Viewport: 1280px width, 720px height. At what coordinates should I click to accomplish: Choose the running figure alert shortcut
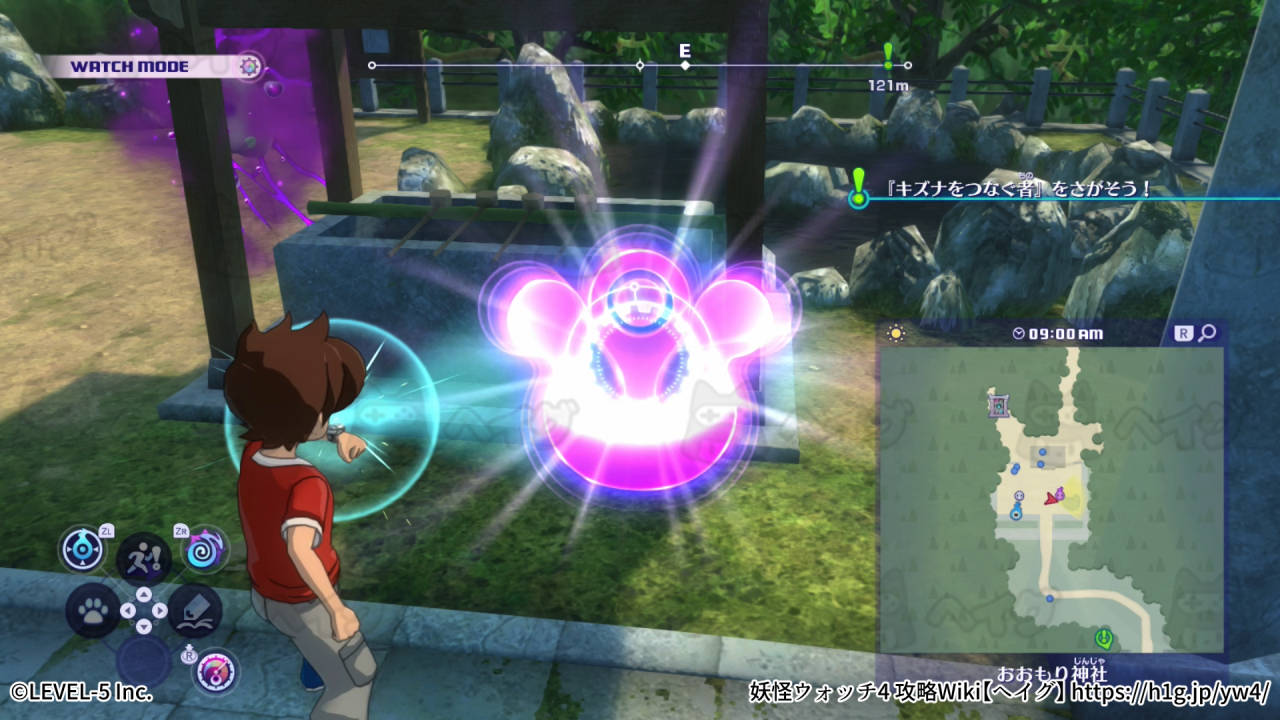click(x=143, y=558)
